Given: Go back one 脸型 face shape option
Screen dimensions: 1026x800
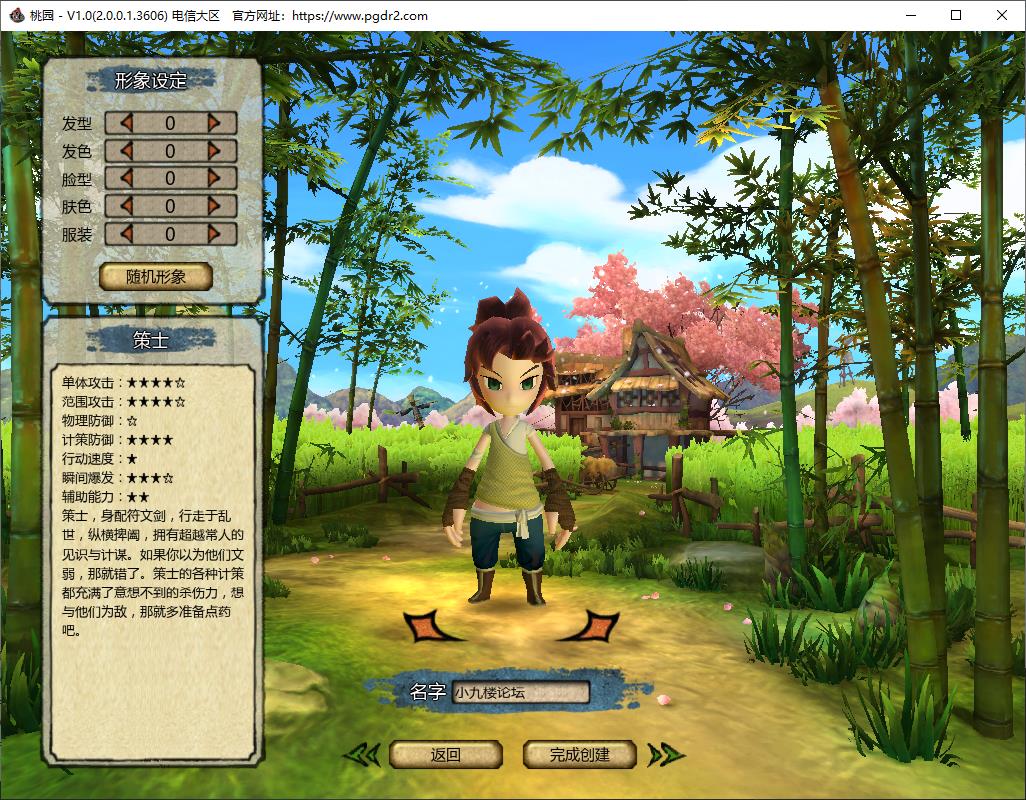Looking at the screenshot, I should coord(126,178).
